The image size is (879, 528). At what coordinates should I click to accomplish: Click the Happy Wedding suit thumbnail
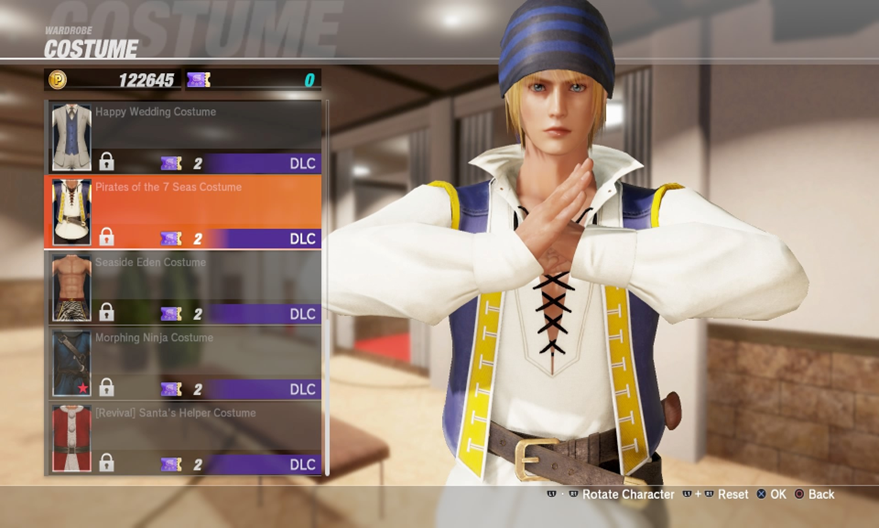click(x=71, y=137)
